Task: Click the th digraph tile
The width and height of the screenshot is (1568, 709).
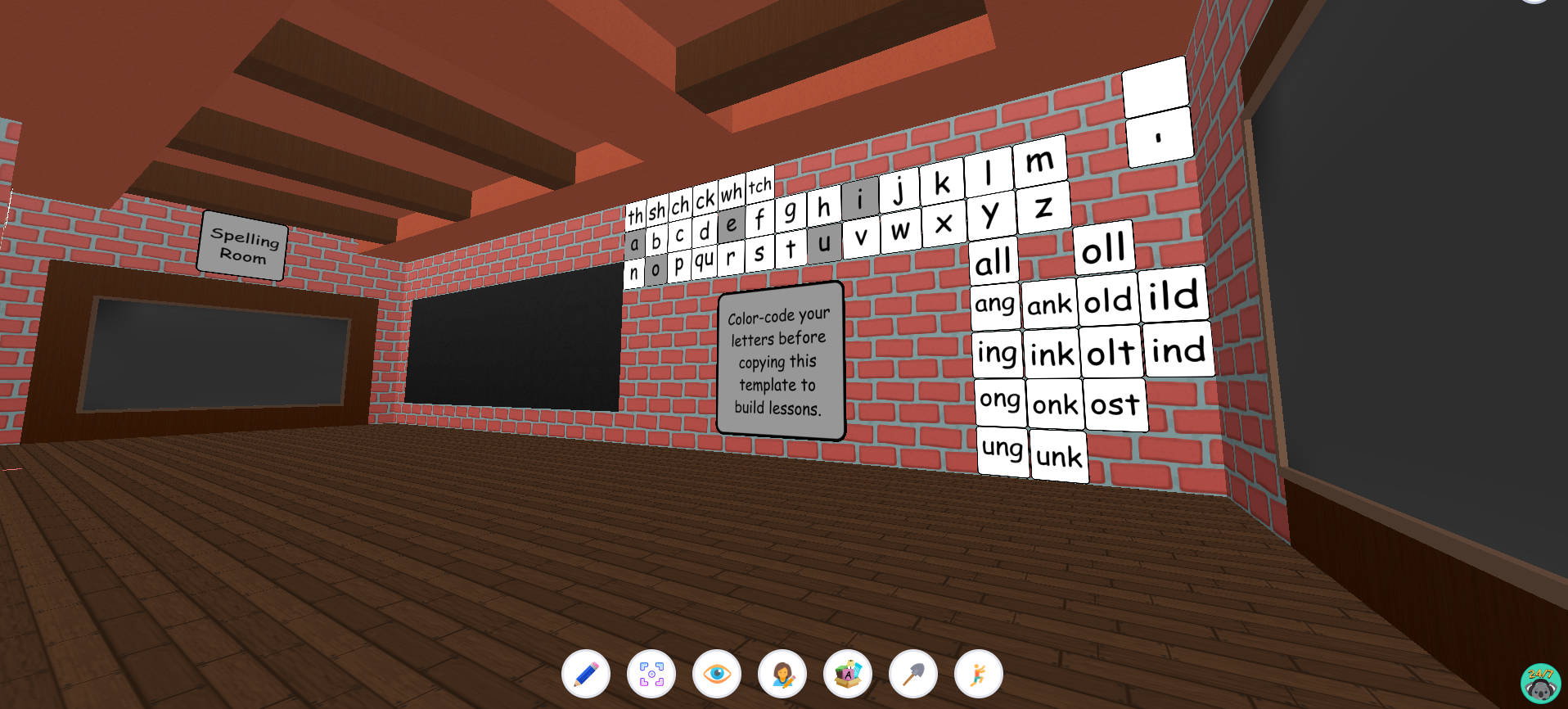Action: 638,215
